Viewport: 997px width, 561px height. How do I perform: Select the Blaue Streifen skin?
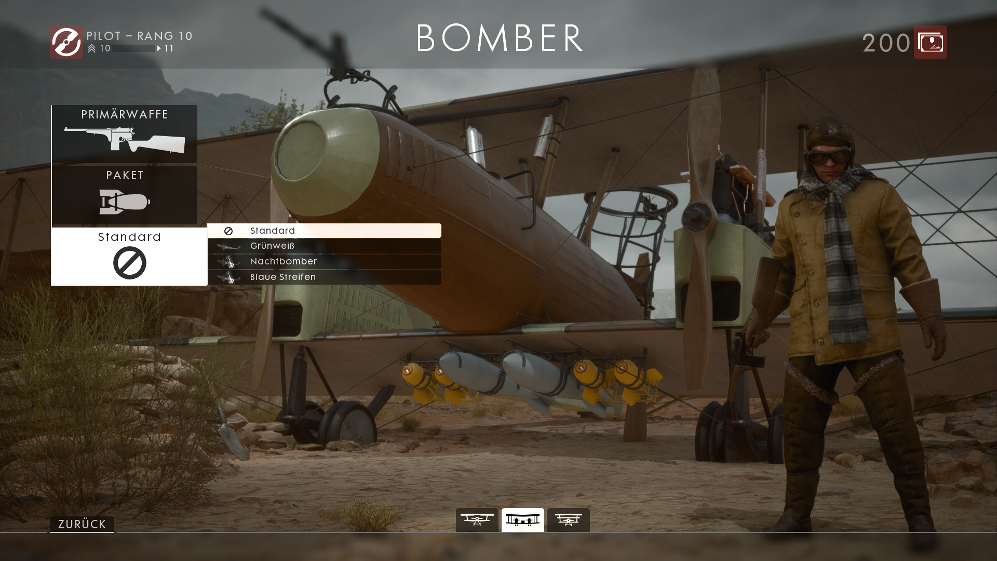pos(324,277)
